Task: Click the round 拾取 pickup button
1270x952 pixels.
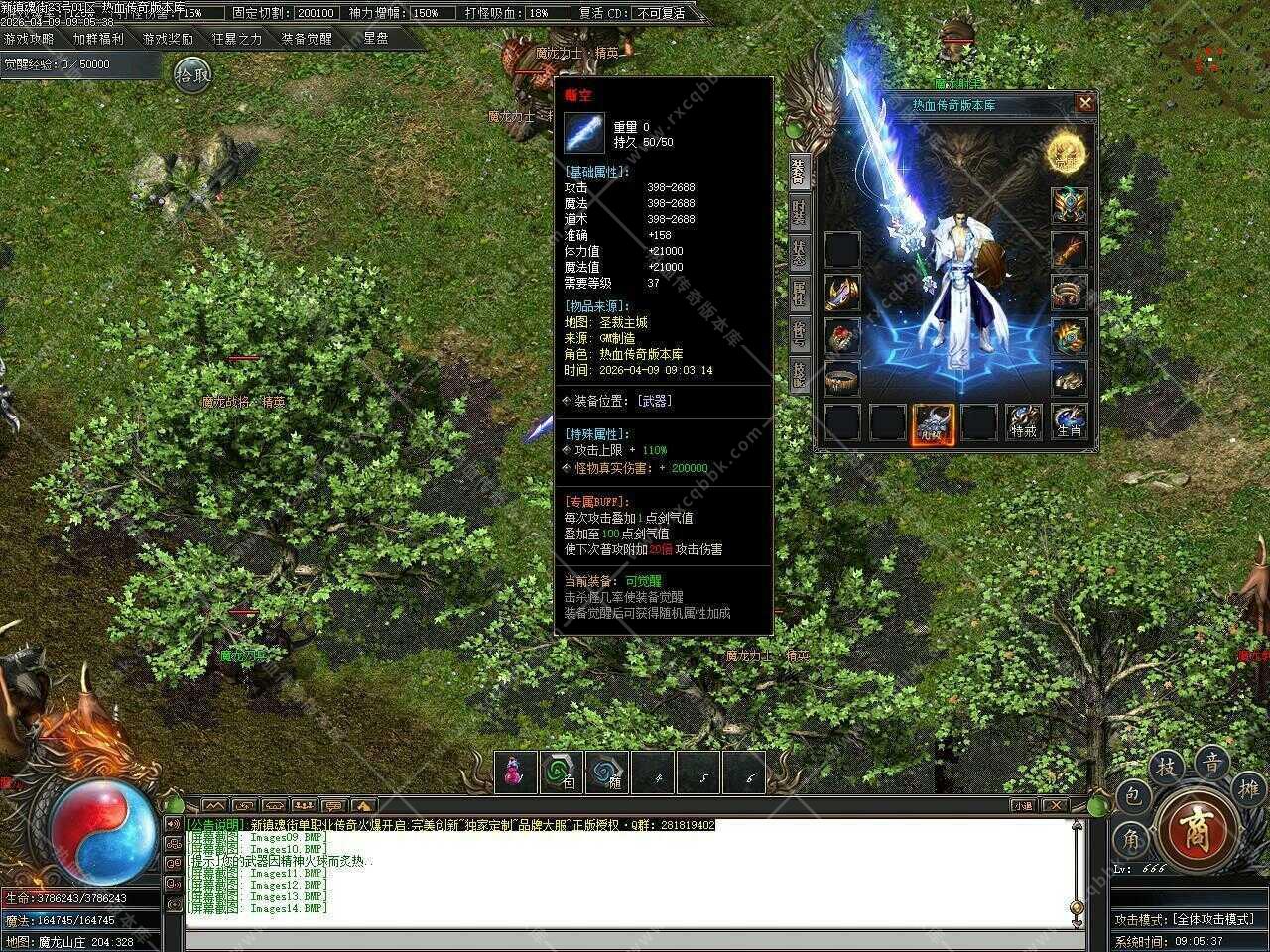Action: pyautogui.click(x=192, y=74)
